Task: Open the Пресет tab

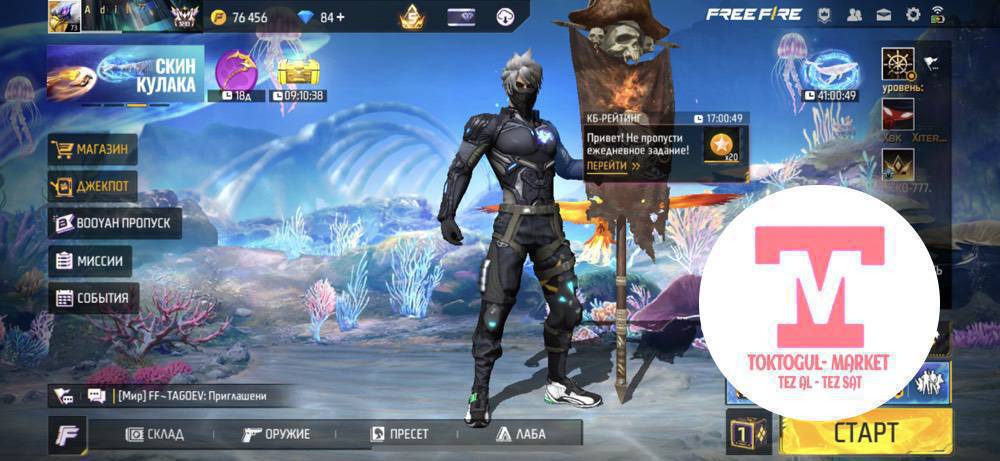Action: tap(400, 434)
